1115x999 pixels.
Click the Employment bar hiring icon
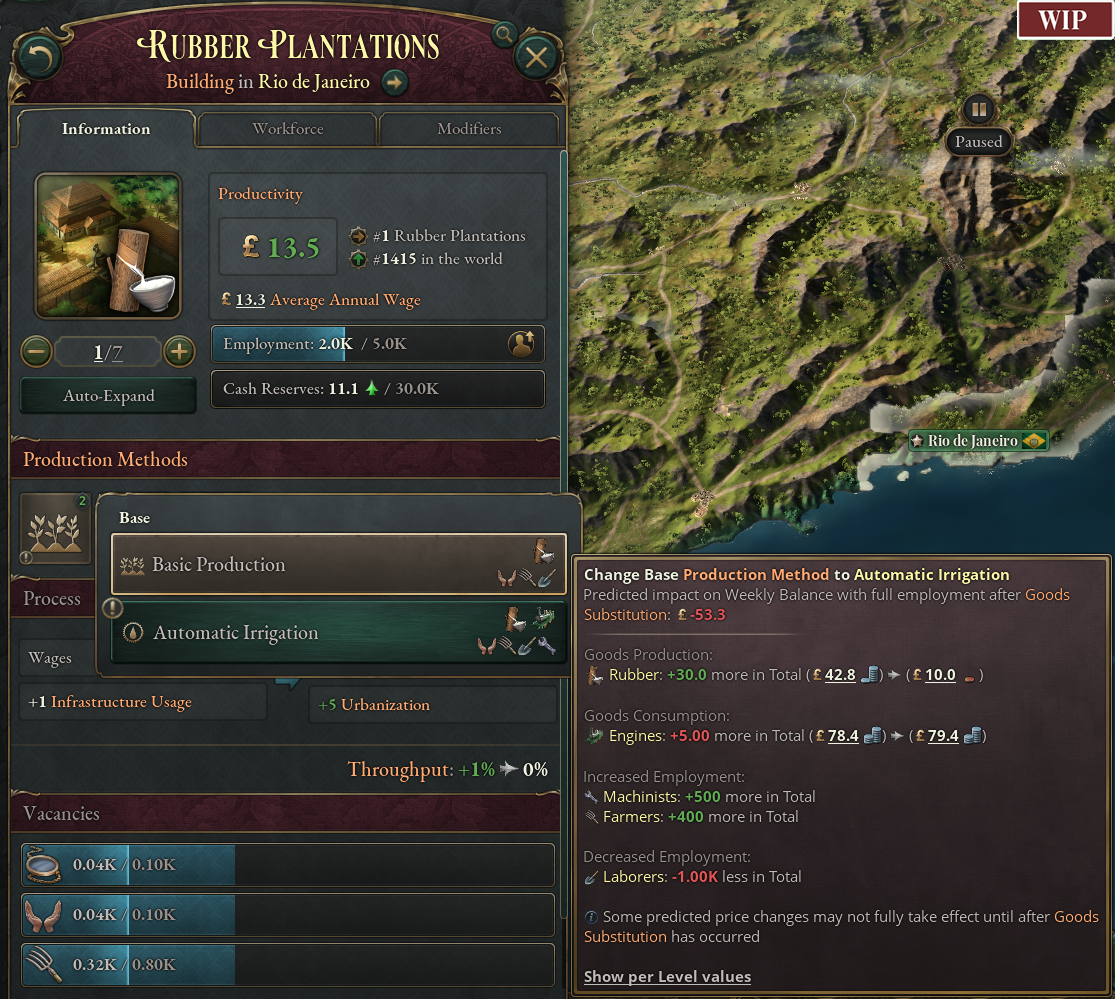pos(521,344)
